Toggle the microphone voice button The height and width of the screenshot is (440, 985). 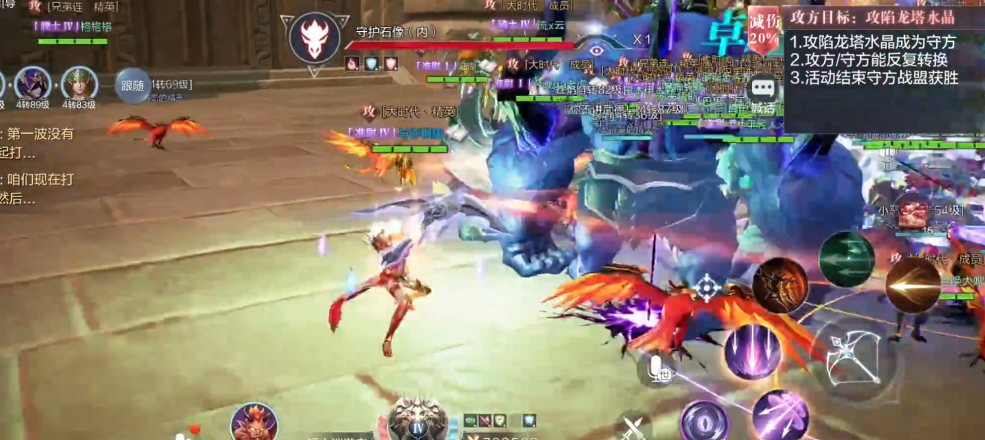(659, 369)
